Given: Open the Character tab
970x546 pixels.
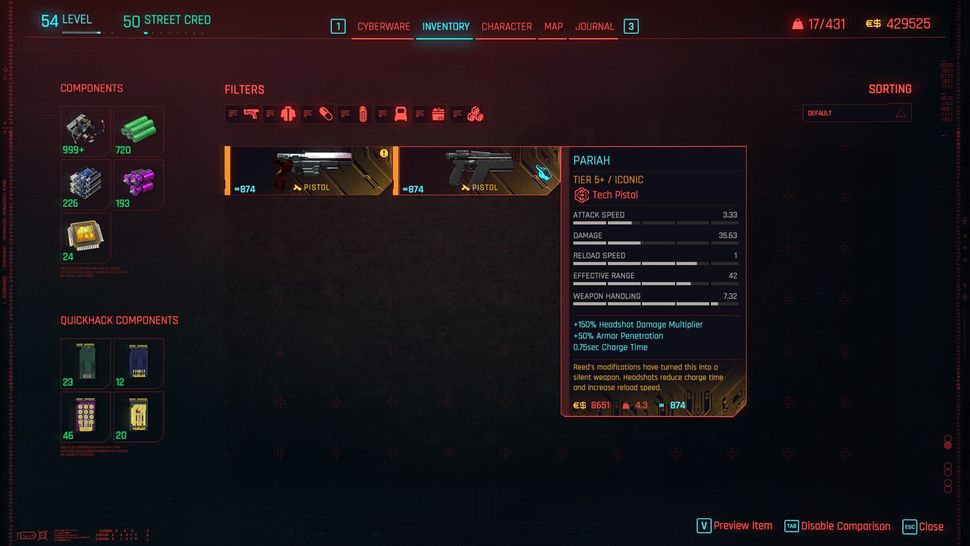Looking at the screenshot, I should (x=506, y=27).
